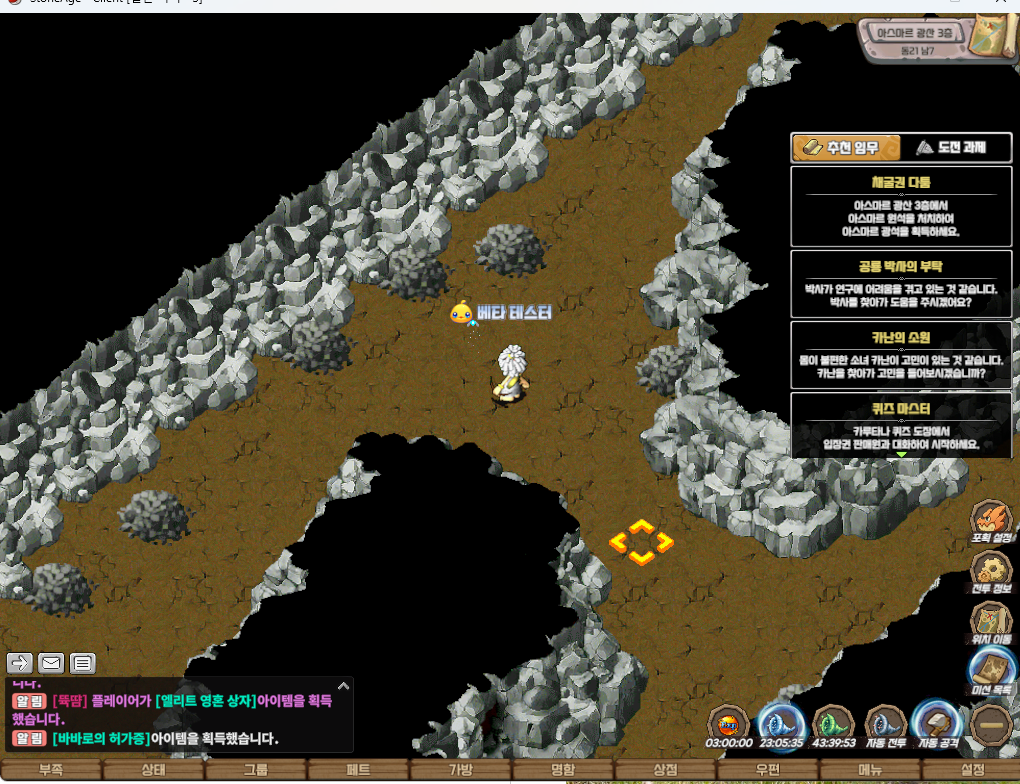1020x784 pixels.
Task: Open the 미션 목록 mission list
Action: [992, 673]
